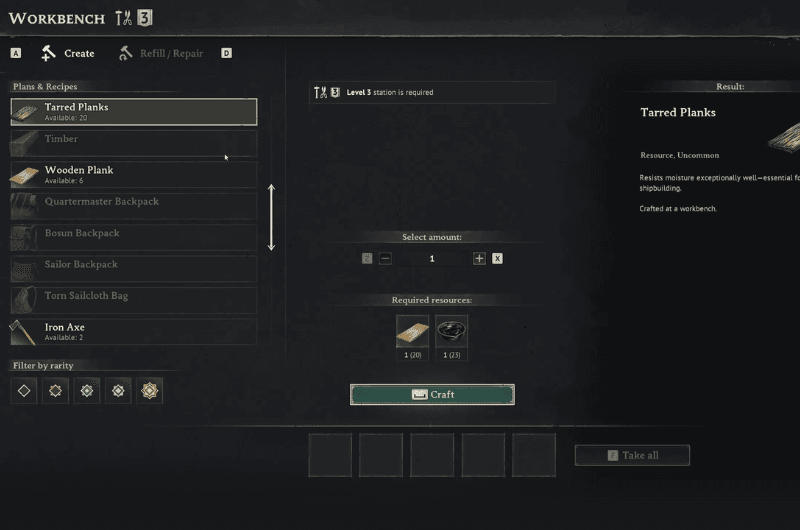The image size is (800, 530).
Task: Pick the Quartermaster Backpack recipe
Action: tap(133, 206)
